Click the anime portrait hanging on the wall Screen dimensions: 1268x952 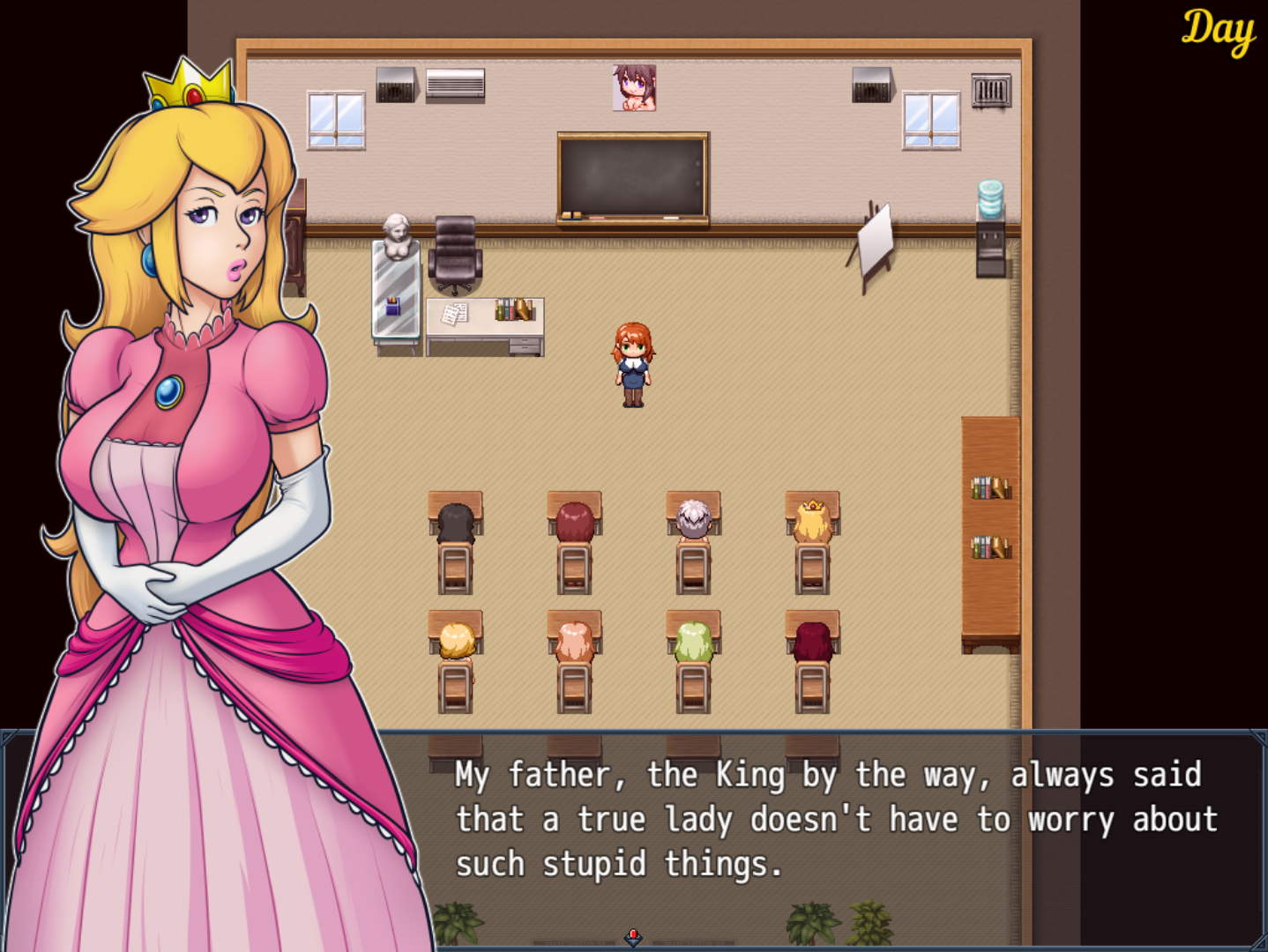632,88
